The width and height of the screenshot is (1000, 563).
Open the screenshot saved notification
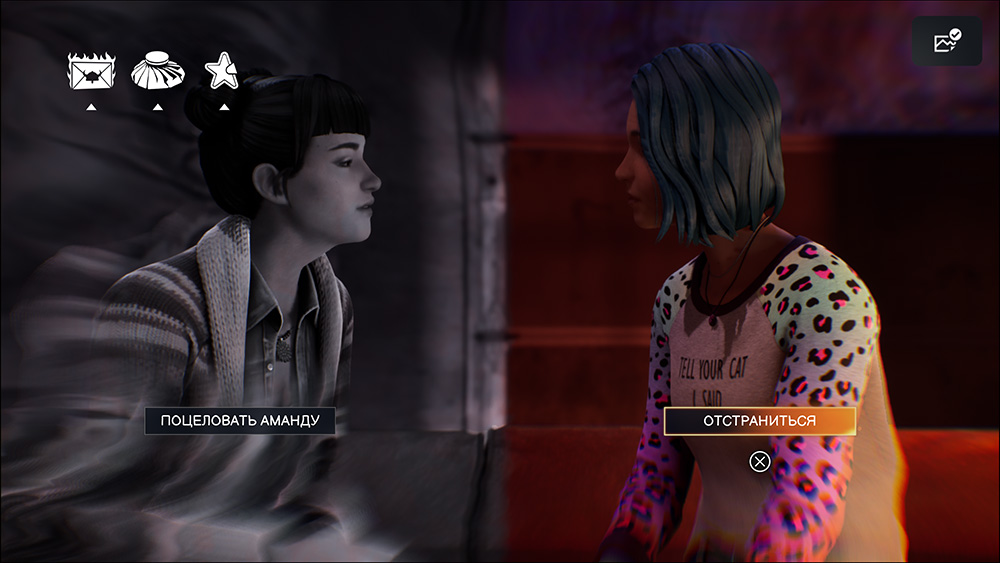(946, 42)
